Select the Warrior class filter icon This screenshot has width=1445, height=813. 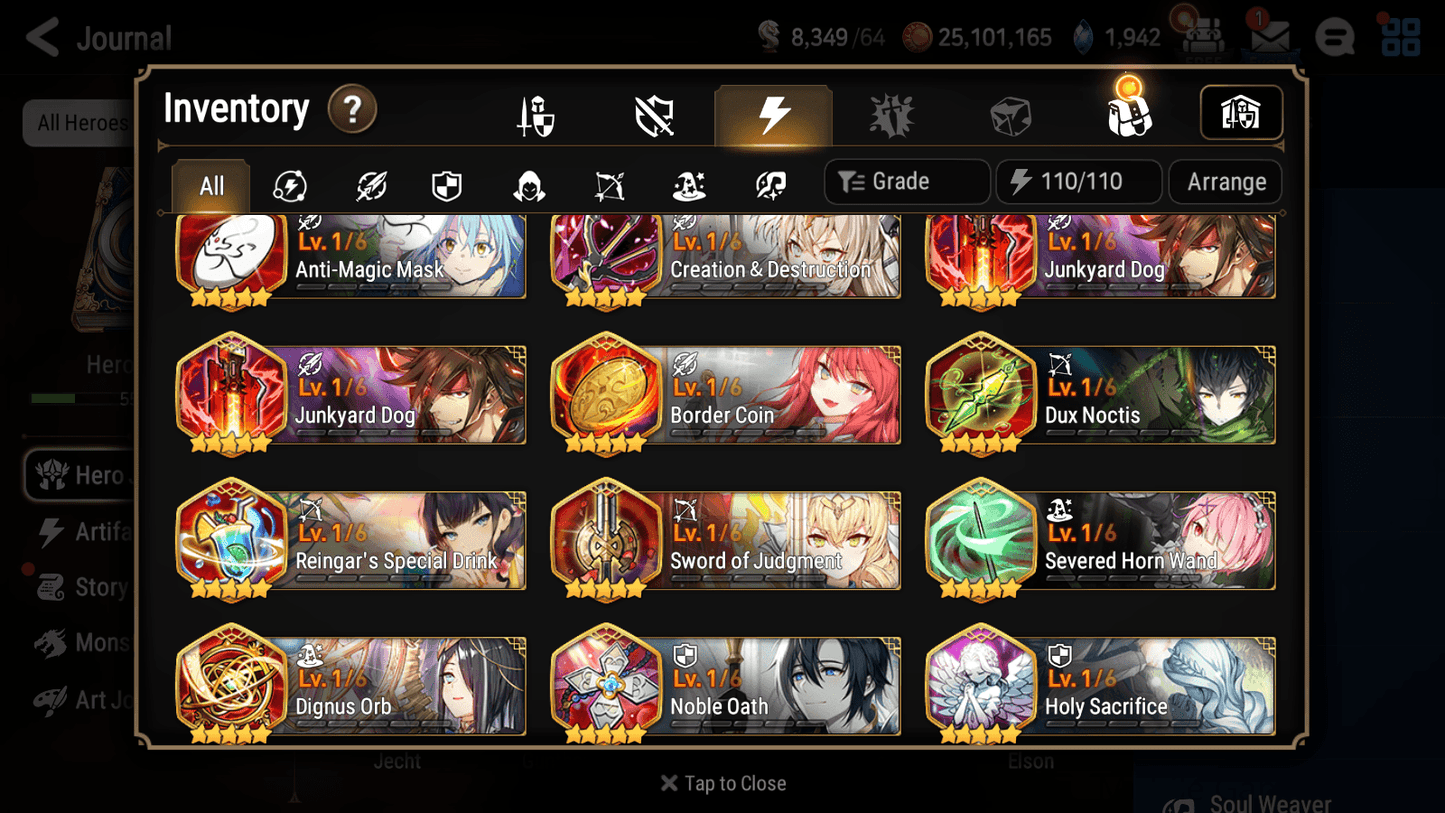[x=370, y=182]
